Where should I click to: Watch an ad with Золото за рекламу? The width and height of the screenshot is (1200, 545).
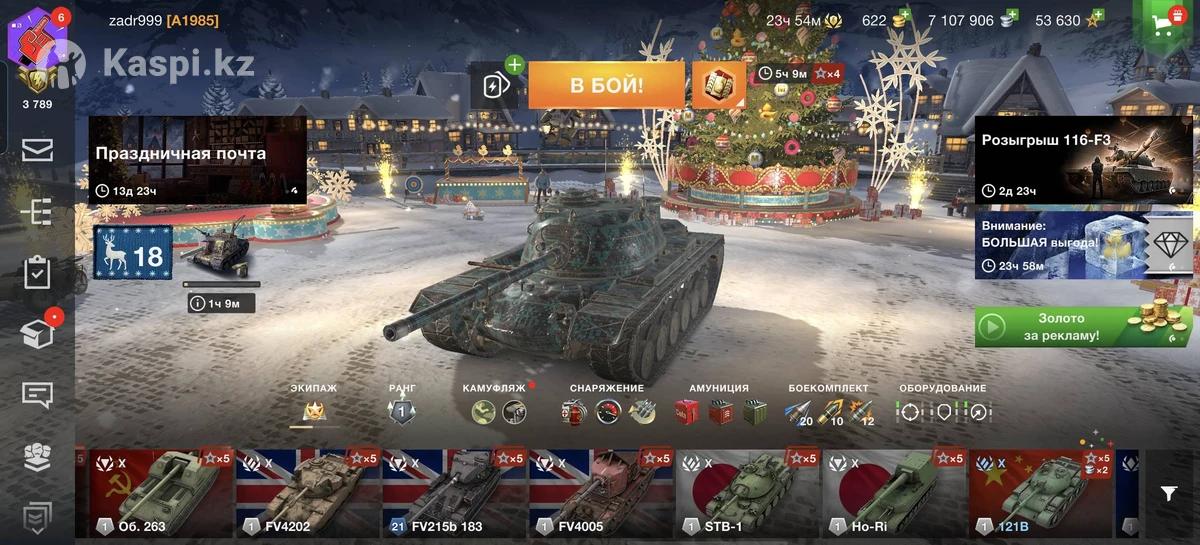tap(1083, 327)
